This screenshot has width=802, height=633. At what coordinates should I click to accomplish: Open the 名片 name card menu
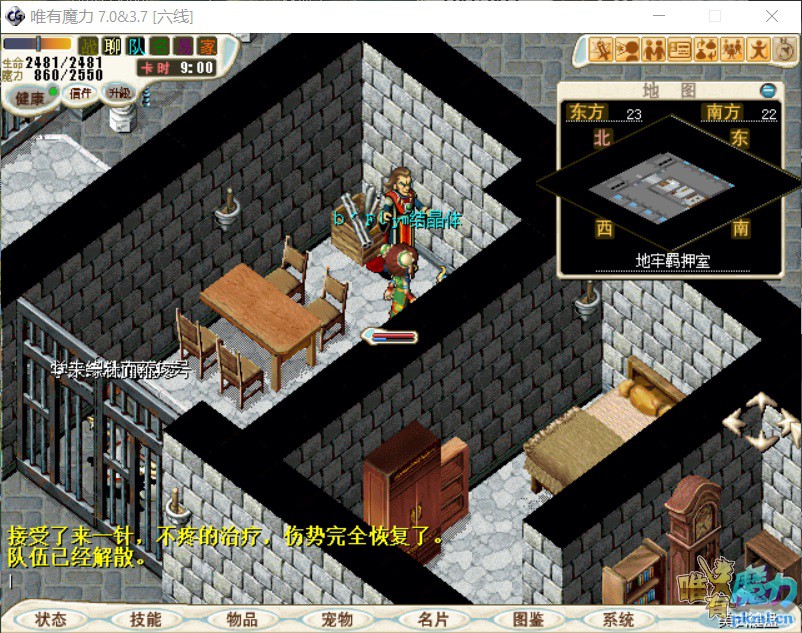coord(433,619)
